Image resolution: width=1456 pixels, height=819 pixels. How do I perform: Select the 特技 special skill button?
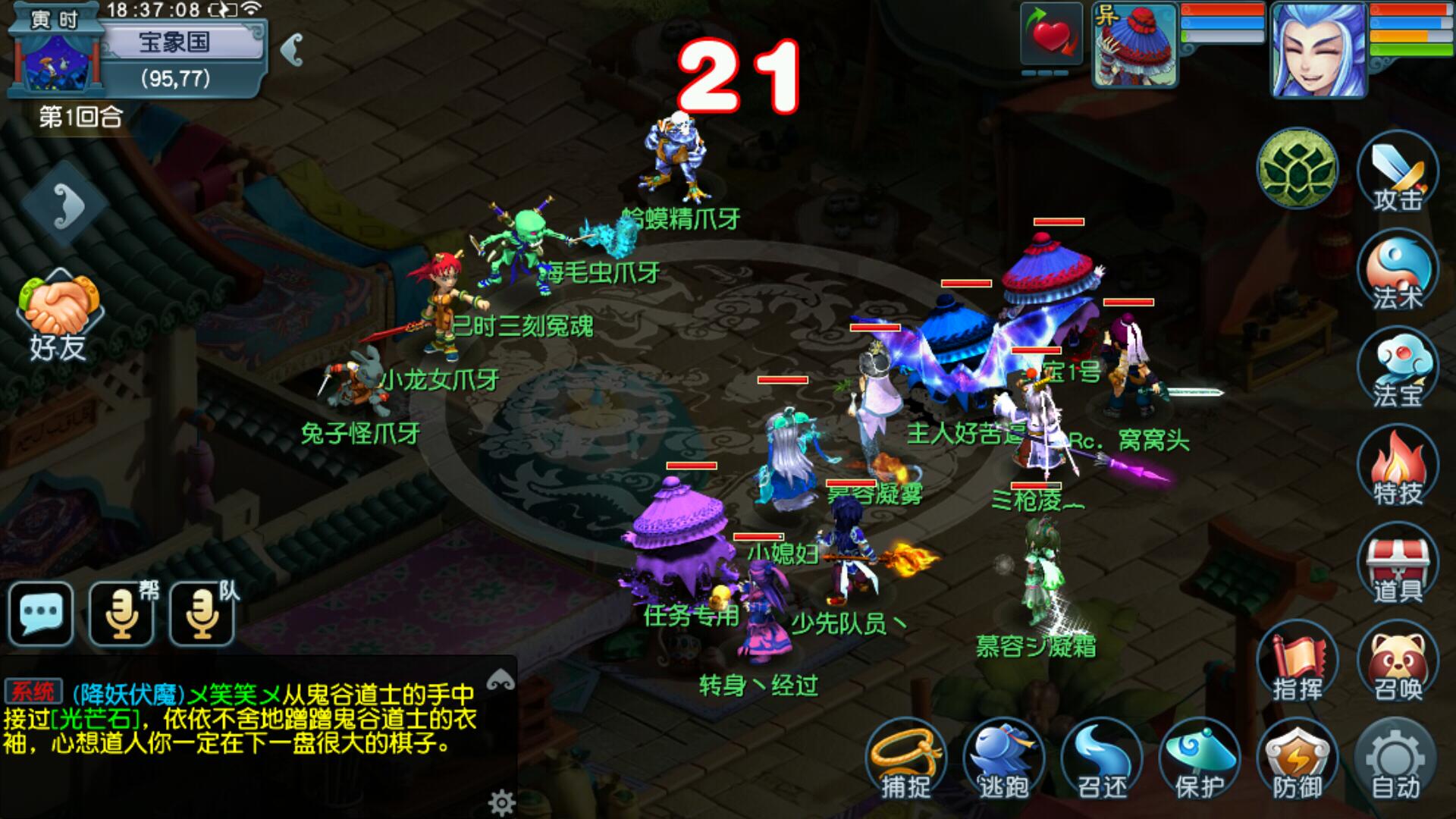[1397, 467]
